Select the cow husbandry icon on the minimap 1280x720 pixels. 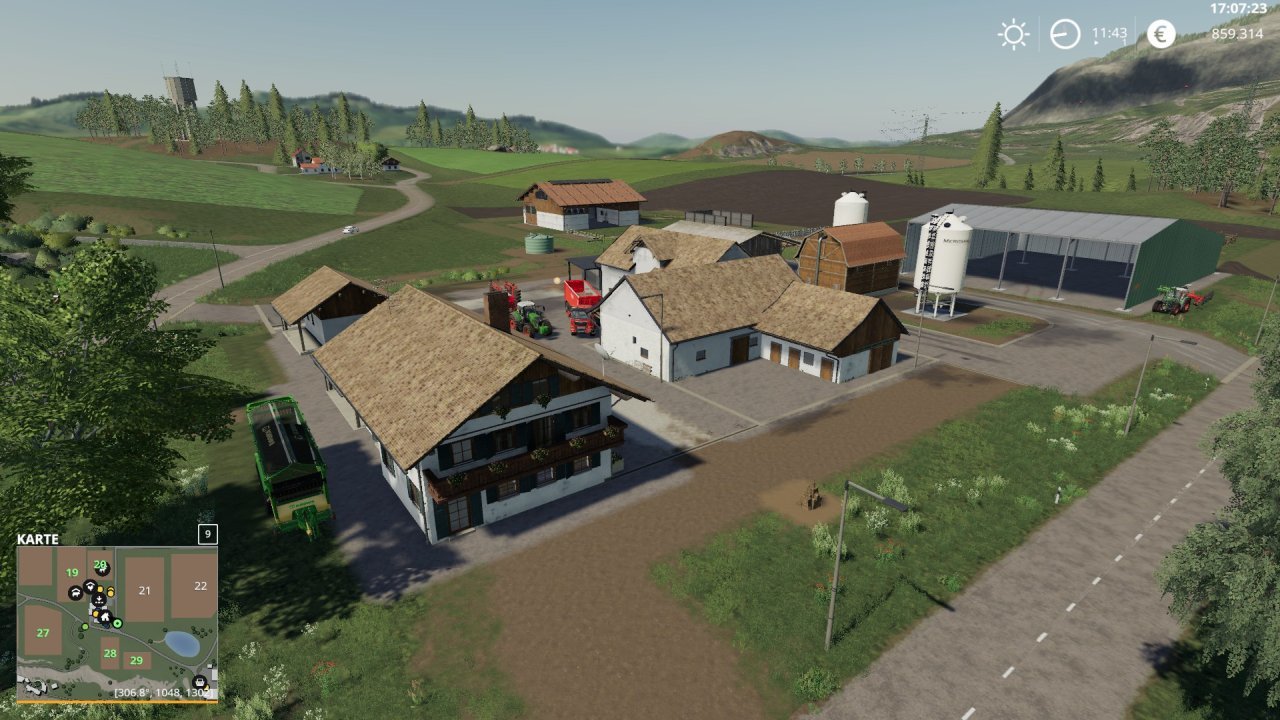(75, 593)
